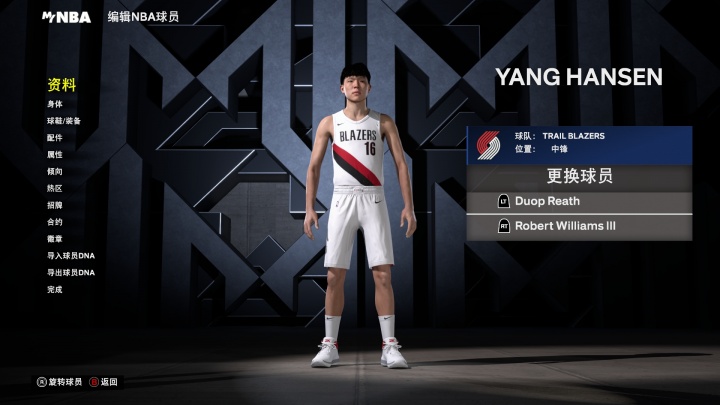Choose the 招牌 signature entry

54,205
